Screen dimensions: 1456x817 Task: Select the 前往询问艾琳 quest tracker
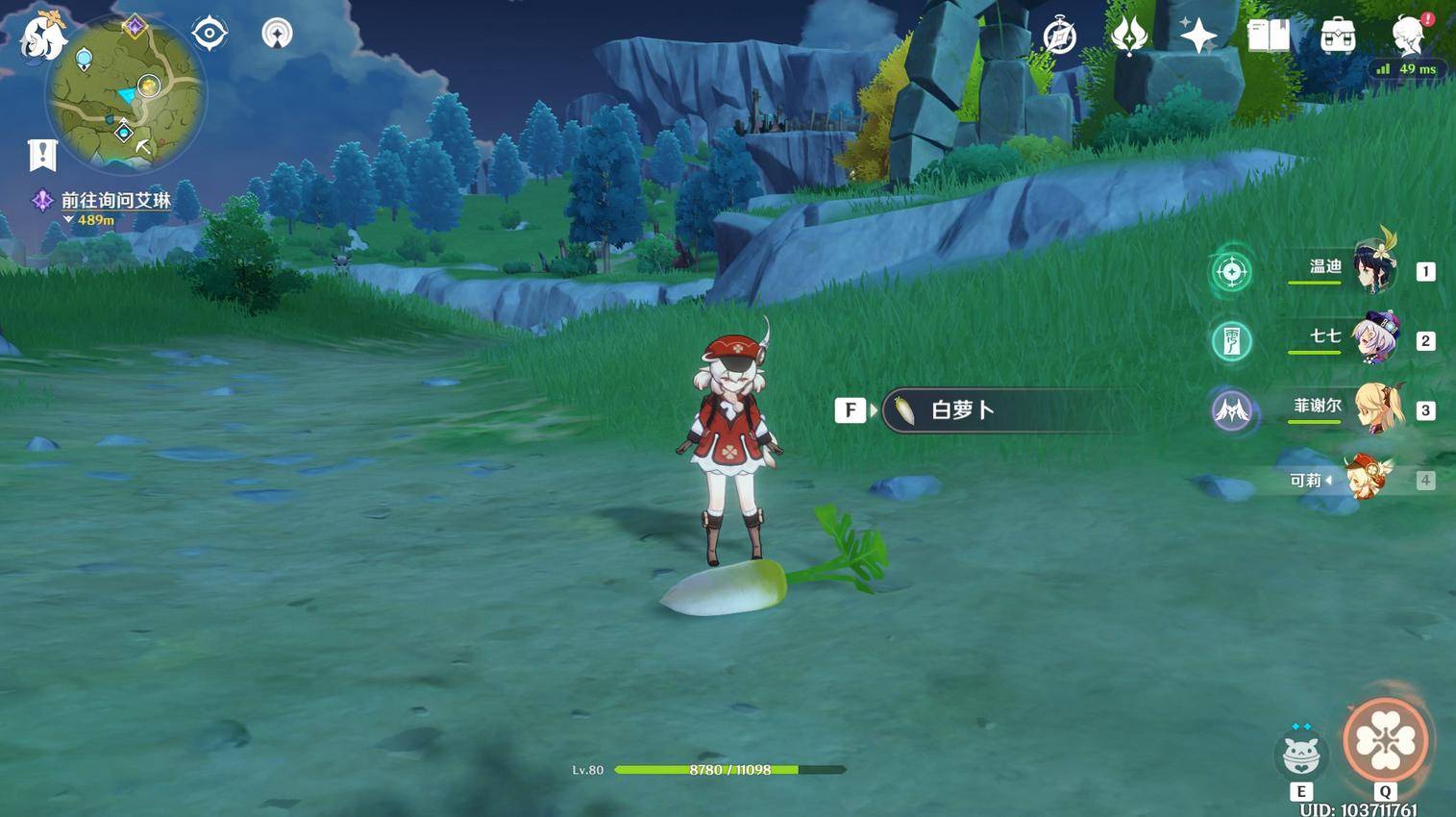[115, 200]
